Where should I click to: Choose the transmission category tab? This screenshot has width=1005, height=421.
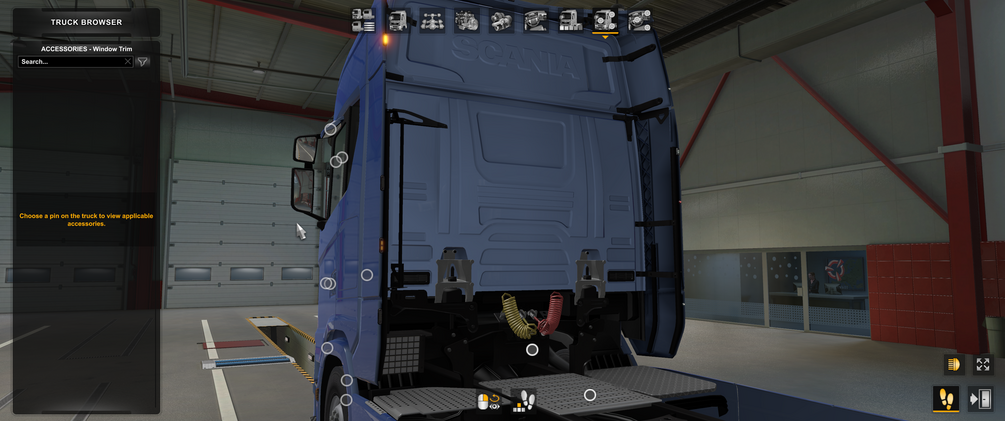501,20
